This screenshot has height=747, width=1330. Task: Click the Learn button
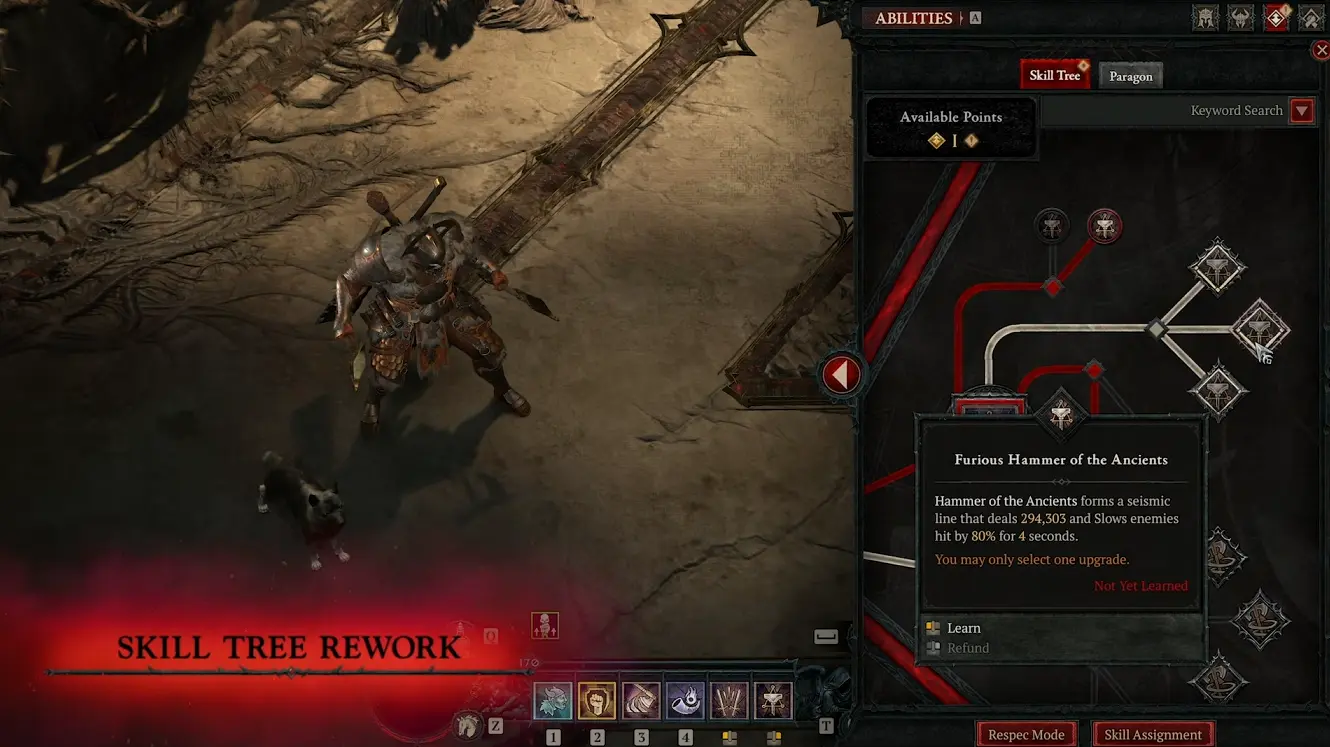[x=961, y=628]
